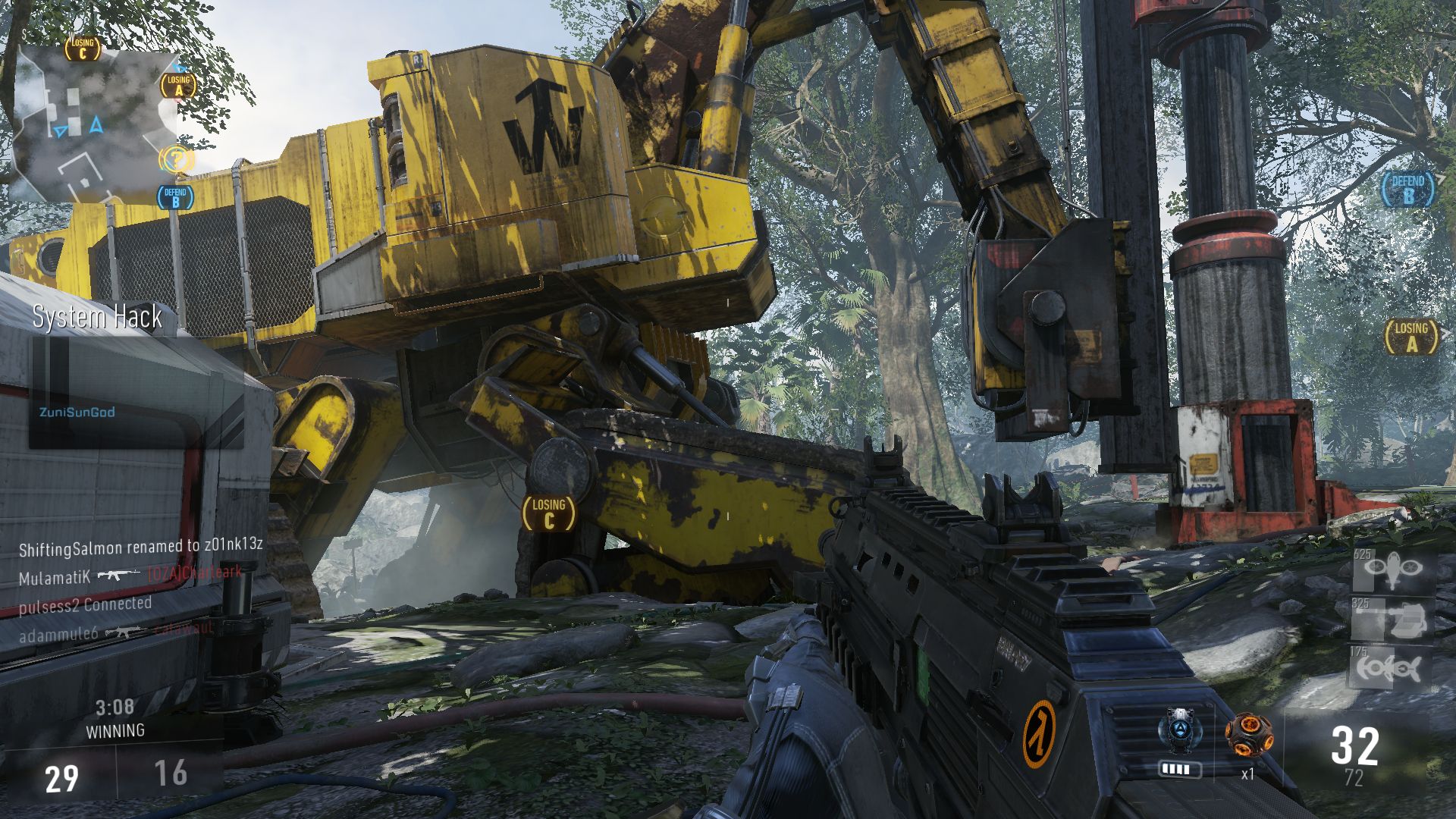Select player name ZuniSunGod
1456x819 pixels.
pos(77,412)
